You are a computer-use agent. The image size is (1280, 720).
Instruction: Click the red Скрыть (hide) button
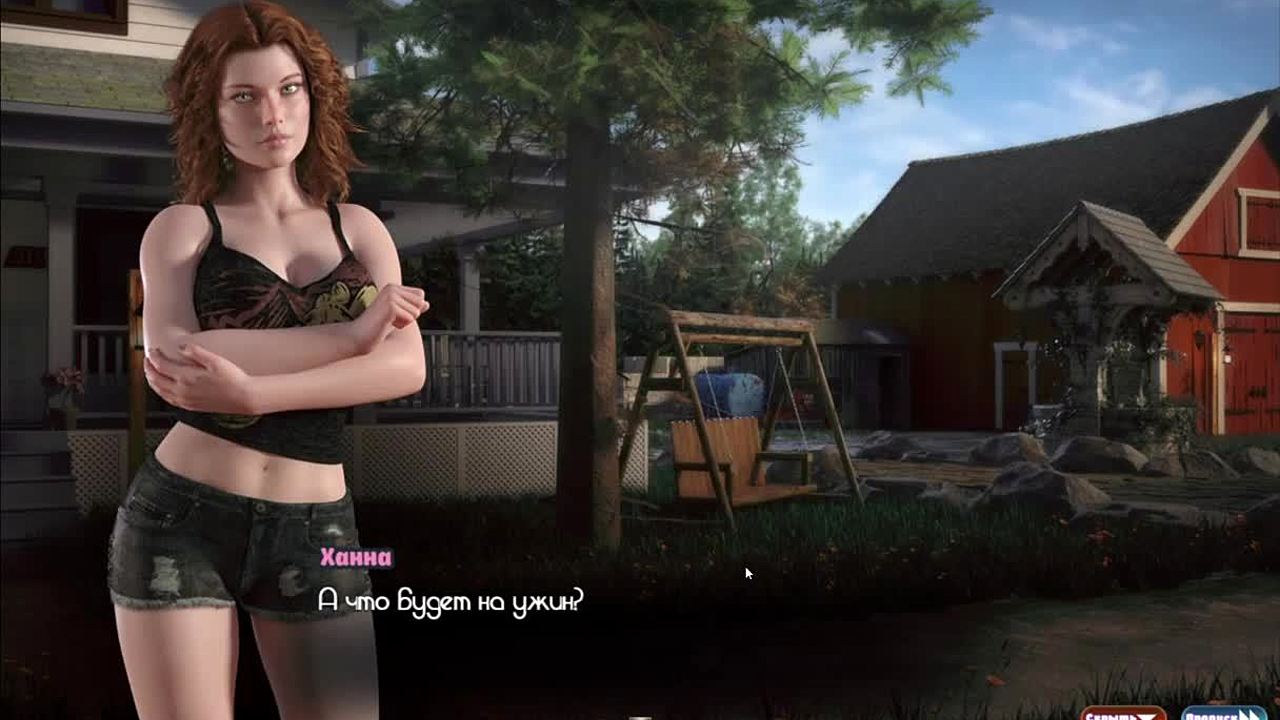[x=1122, y=714]
